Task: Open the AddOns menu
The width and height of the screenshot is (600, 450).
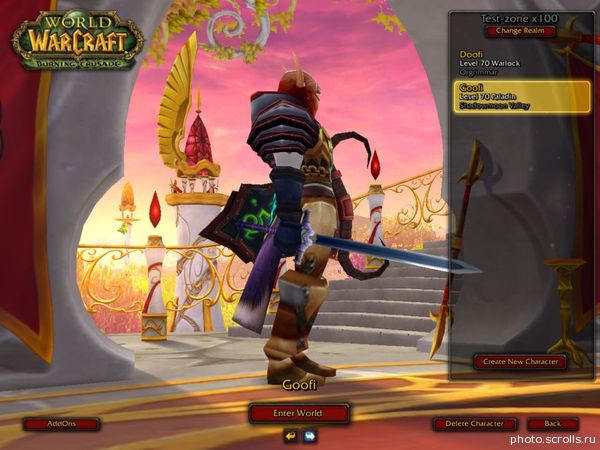Action: click(x=61, y=424)
